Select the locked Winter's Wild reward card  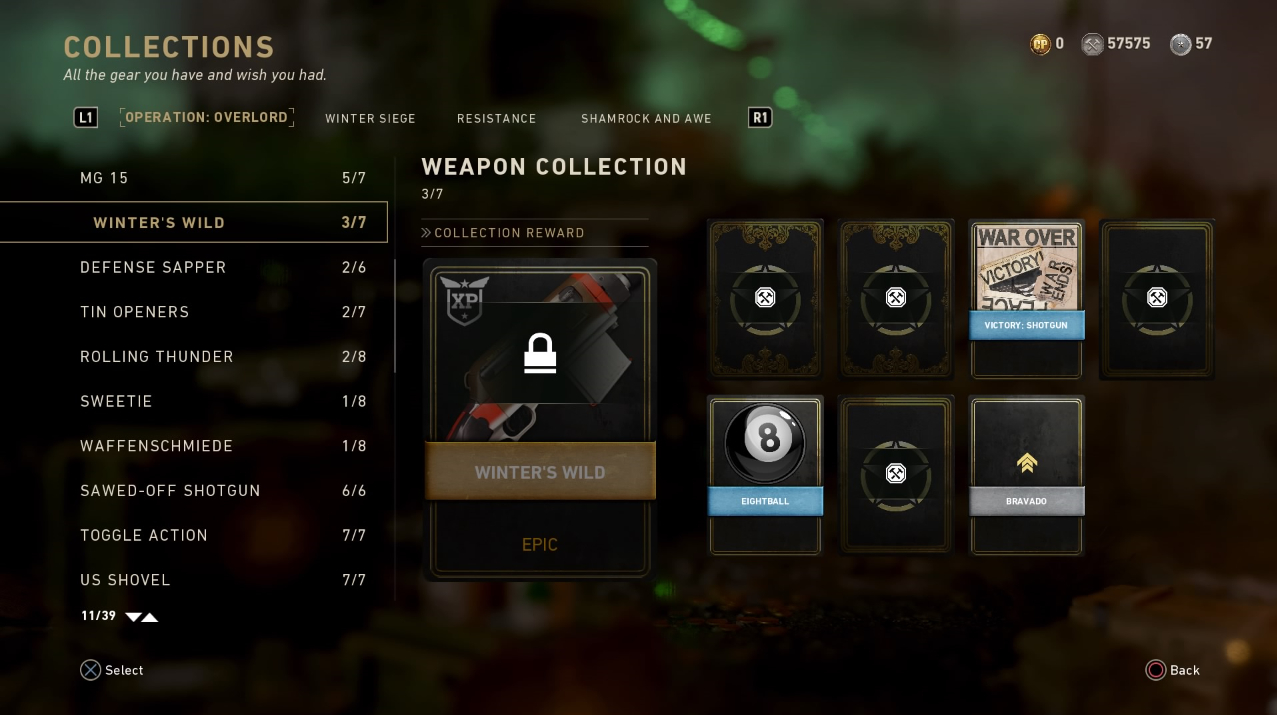(x=540, y=418)
